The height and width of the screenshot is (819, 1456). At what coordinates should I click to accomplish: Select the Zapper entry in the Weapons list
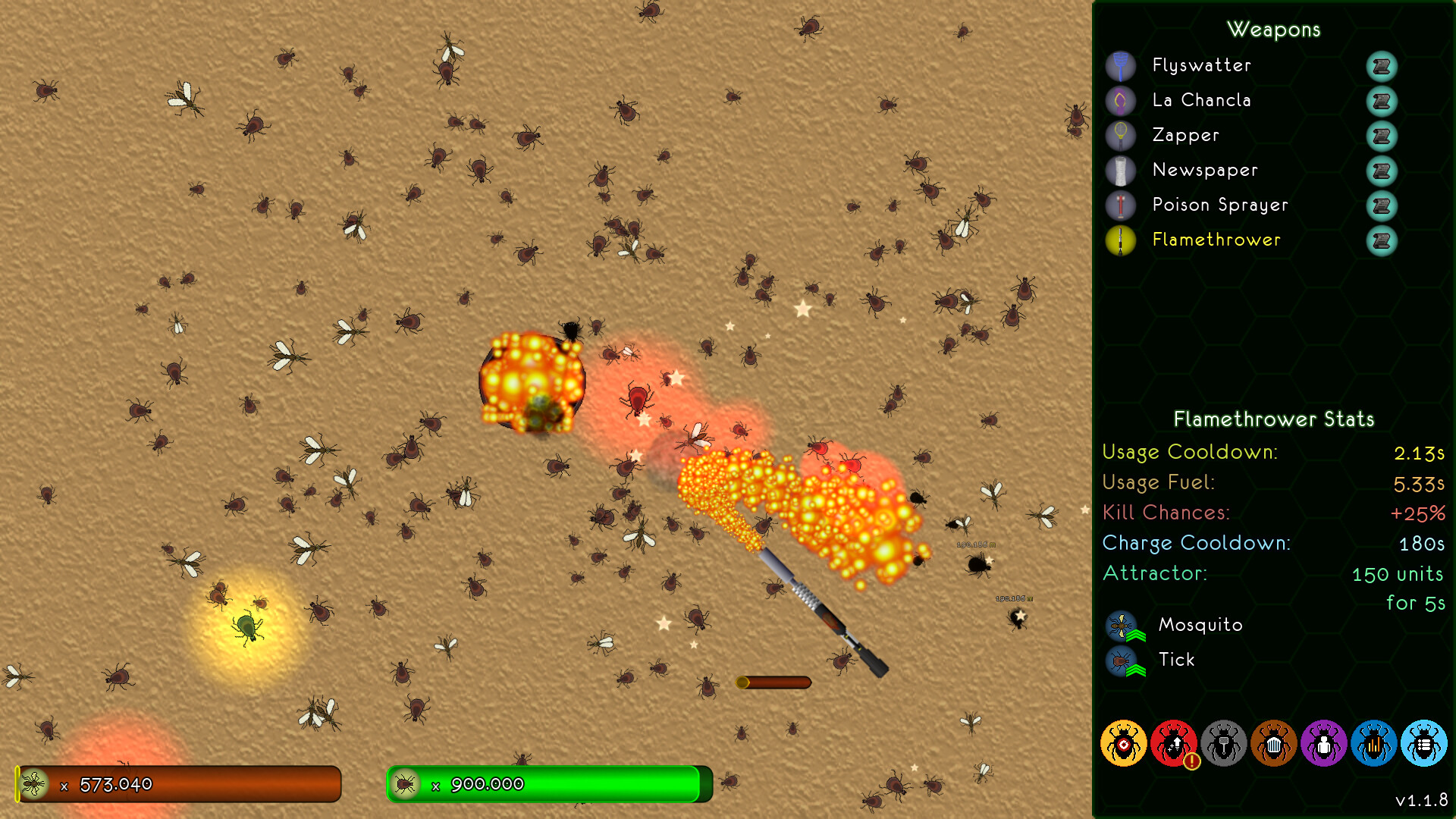(1186, 136)
